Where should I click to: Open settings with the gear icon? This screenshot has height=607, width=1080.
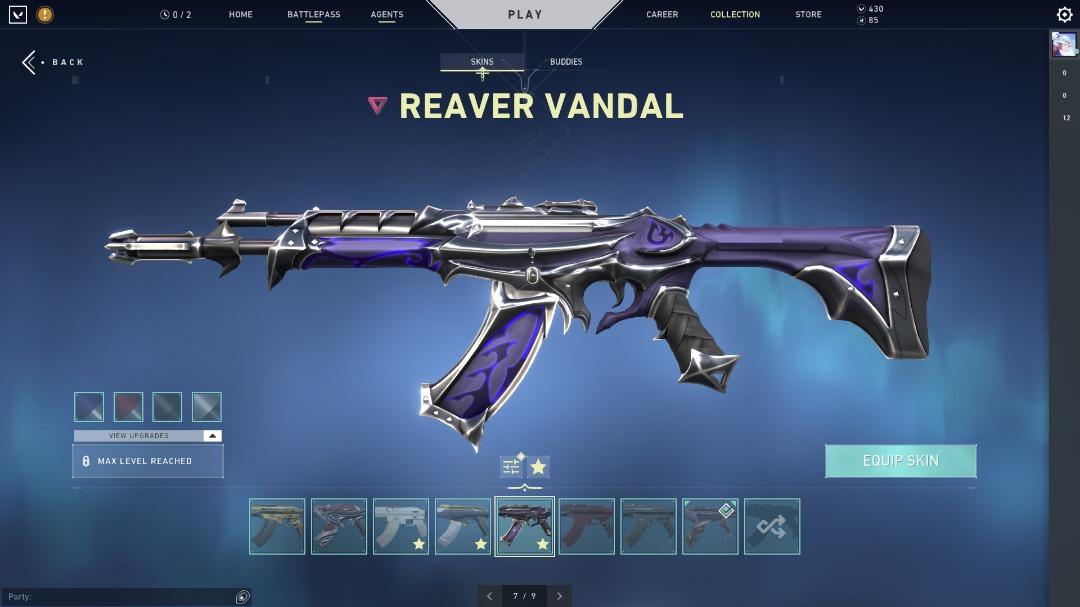[1064, 15]
